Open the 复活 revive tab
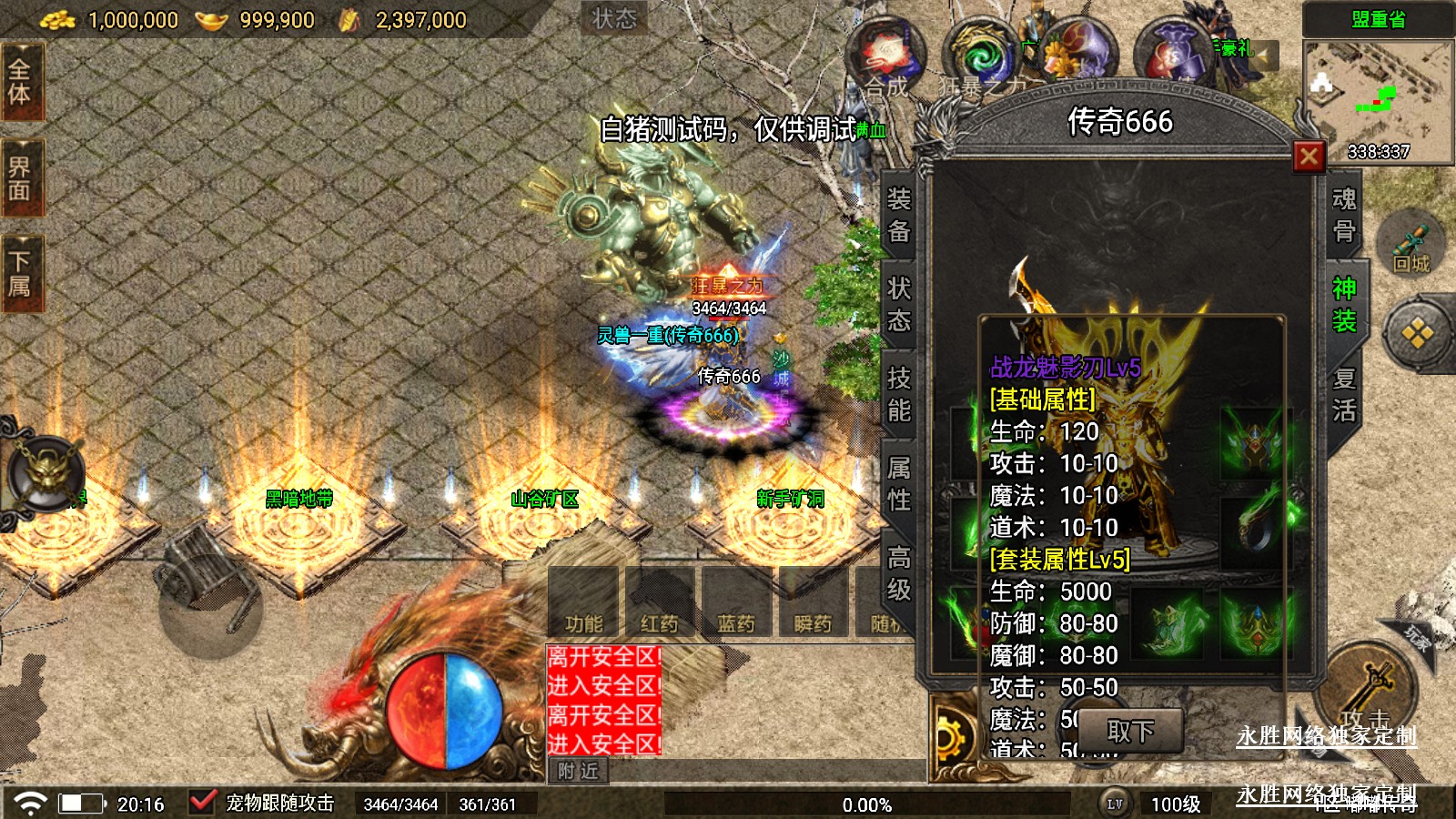The width and height of the screenshot is (1456, 819). (x=1343, y=394)
